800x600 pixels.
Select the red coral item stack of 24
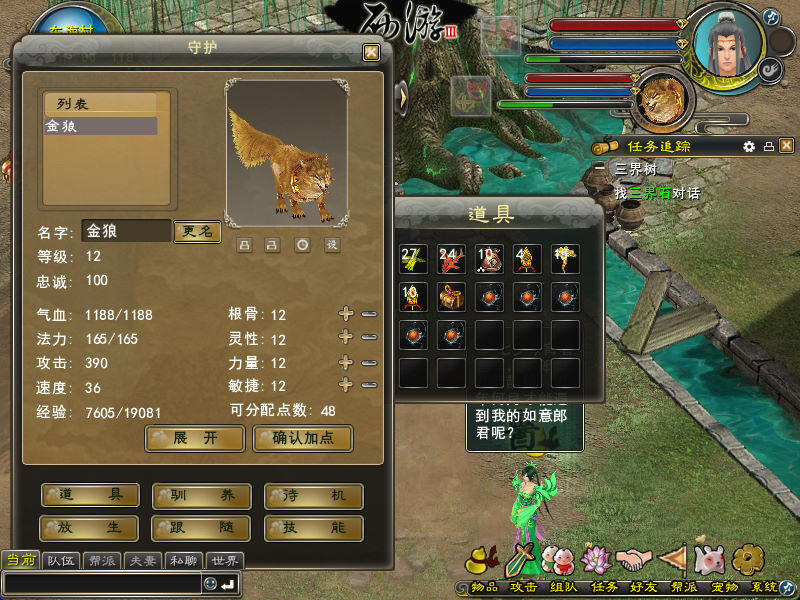451,259
